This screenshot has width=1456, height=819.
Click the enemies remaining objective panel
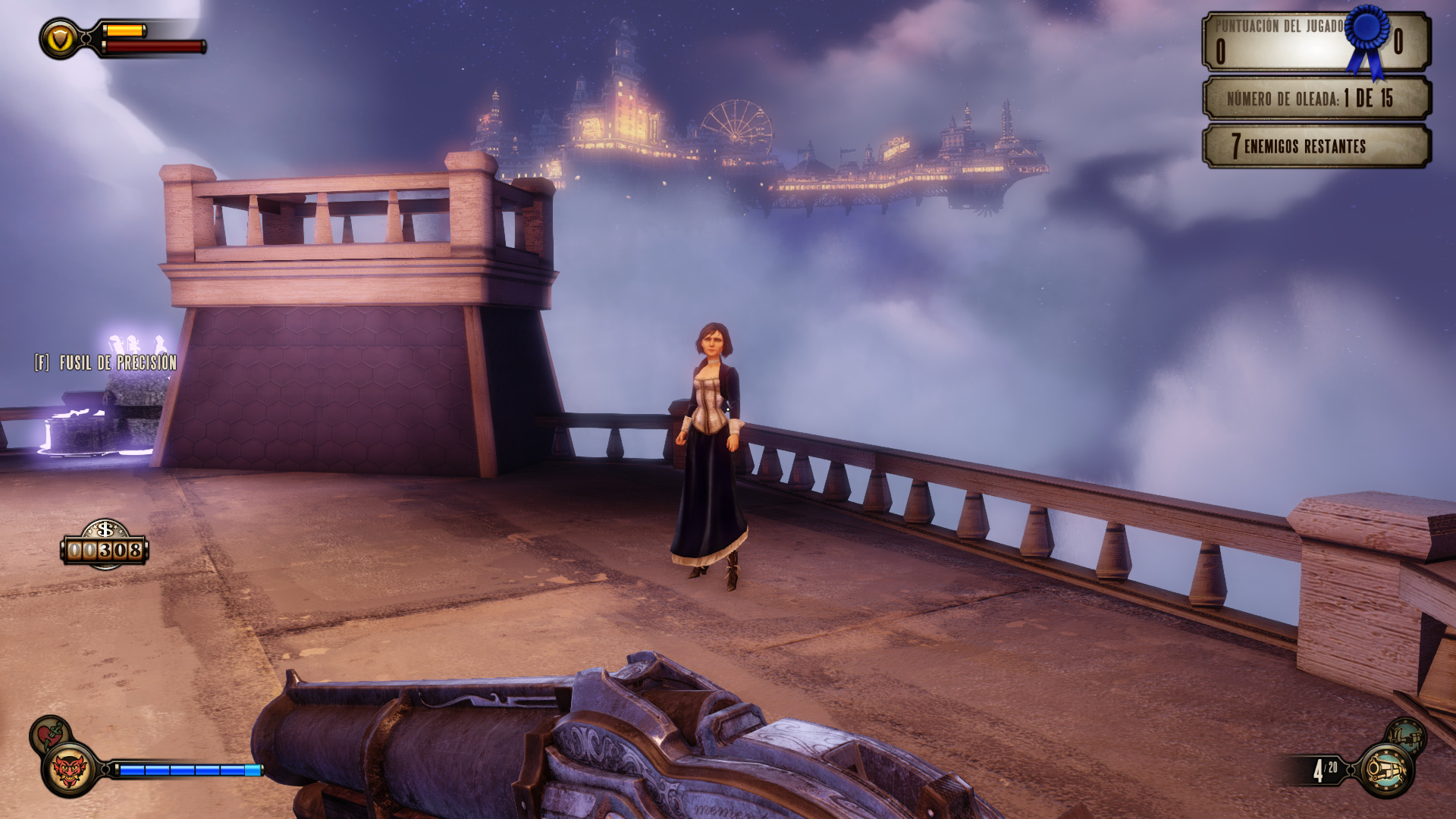1316,146
